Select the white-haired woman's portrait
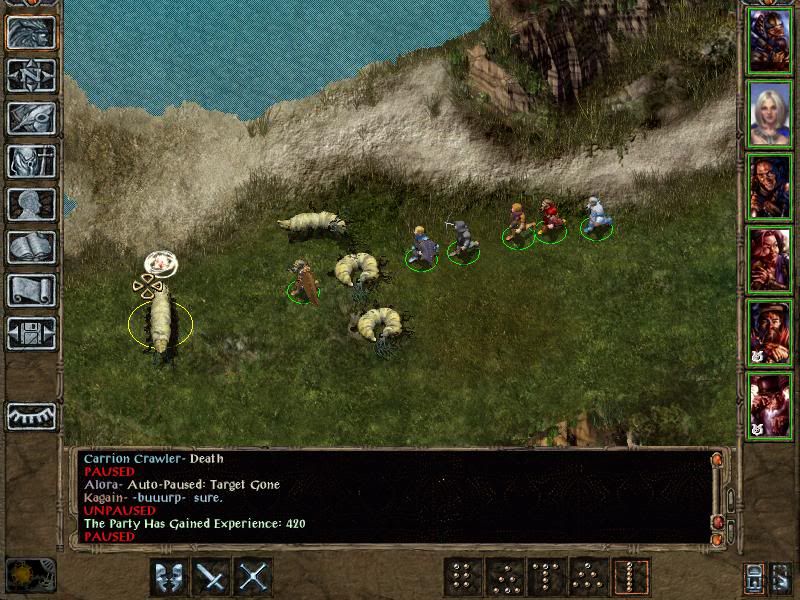 pos(770,113)
